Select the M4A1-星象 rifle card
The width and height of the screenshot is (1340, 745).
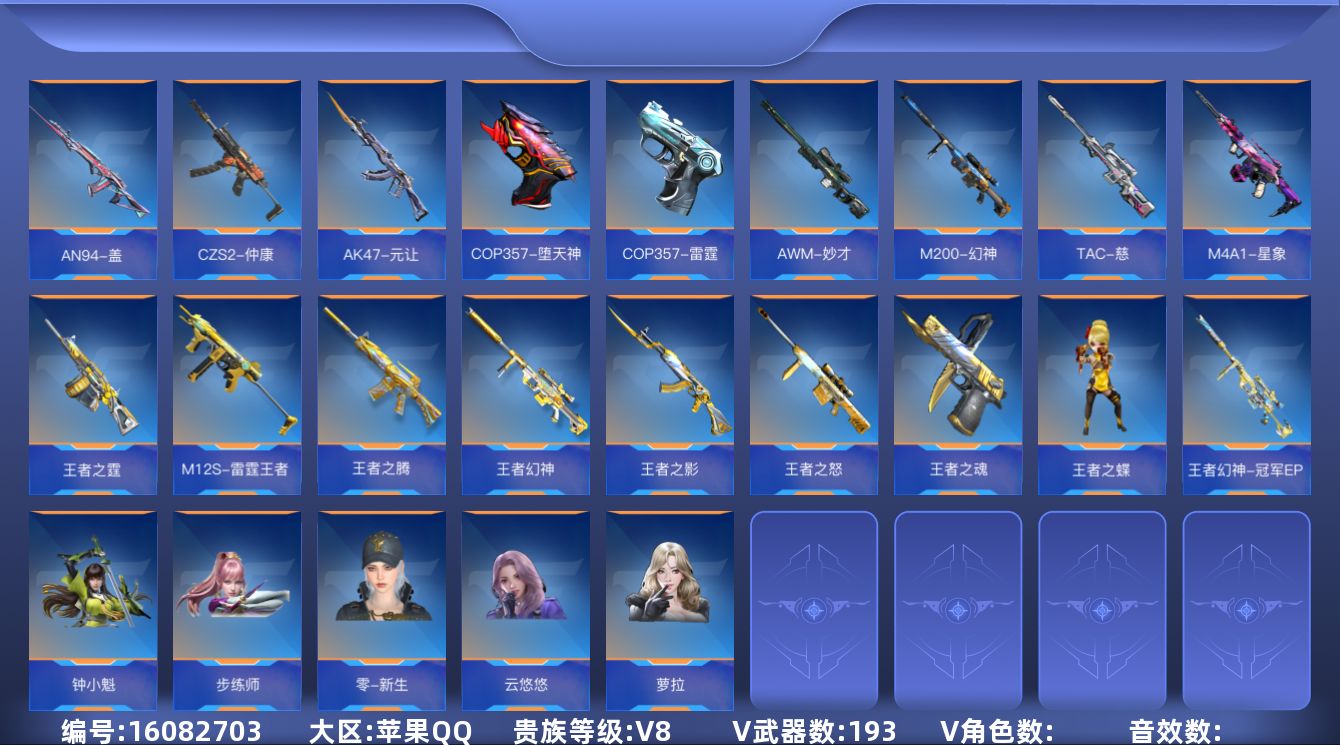point(1246,180)
